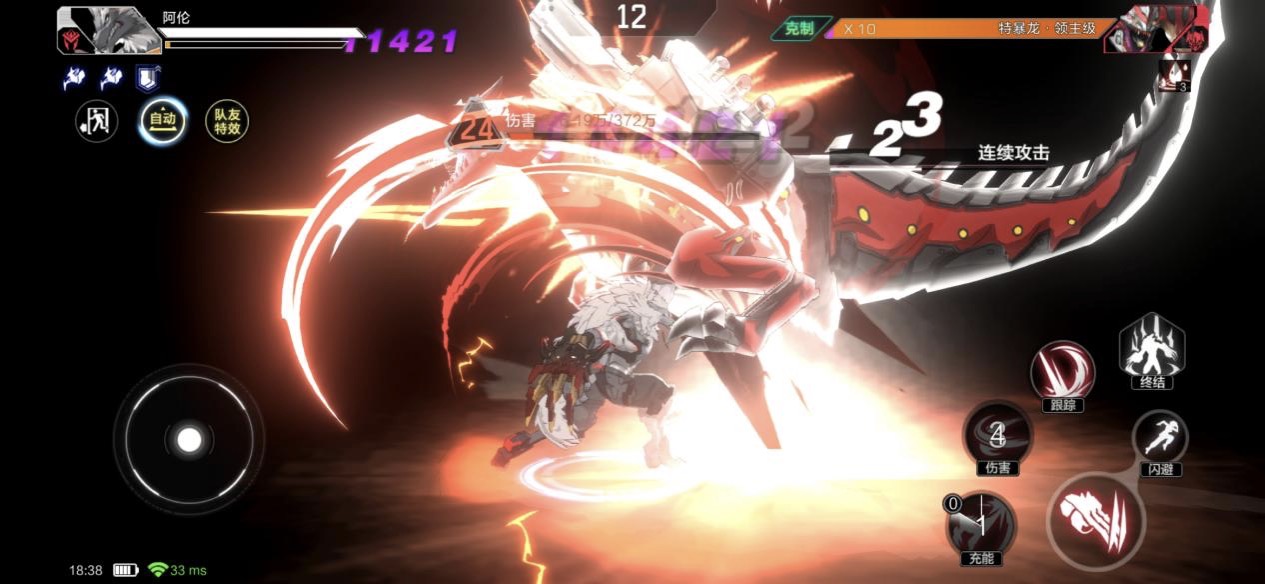Inspect the boss's flame debuff icon

pyautogui.click(x=1174, y=75)
